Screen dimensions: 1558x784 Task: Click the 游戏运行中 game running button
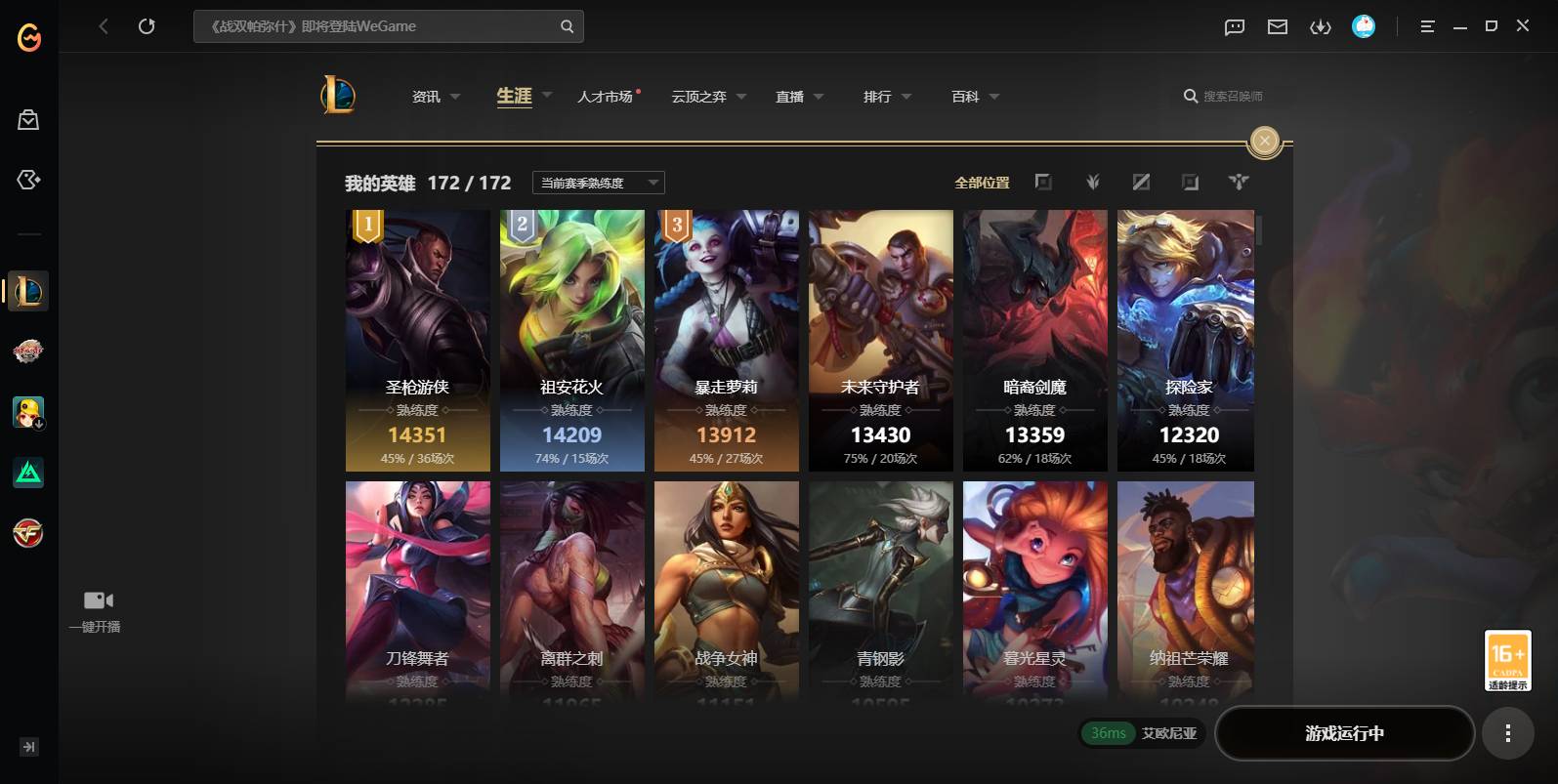tap(1344, 733)
